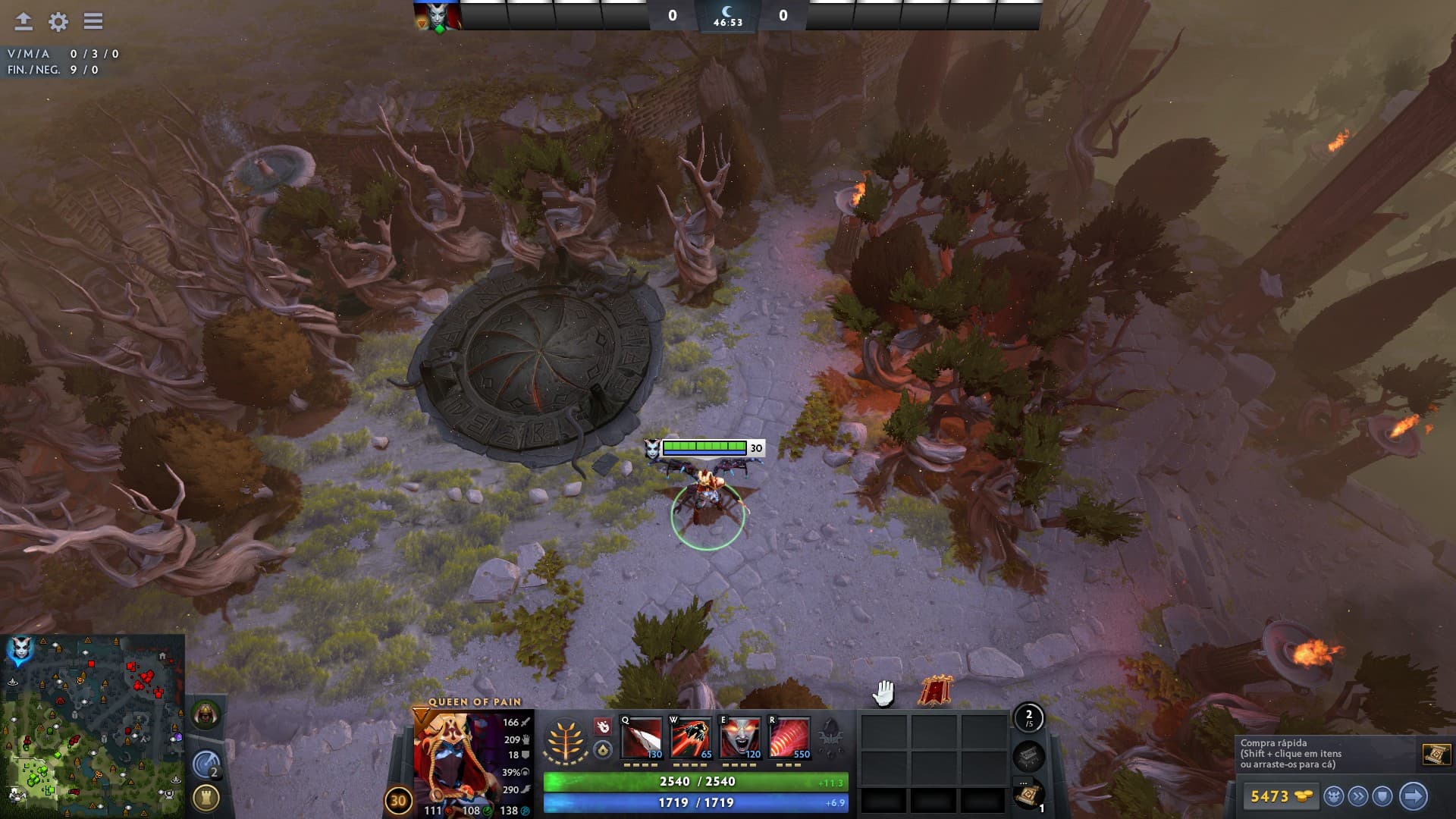This screenshot has height=819, width=1456.
Task: Open the talent tree
Action: click(566, 739)
